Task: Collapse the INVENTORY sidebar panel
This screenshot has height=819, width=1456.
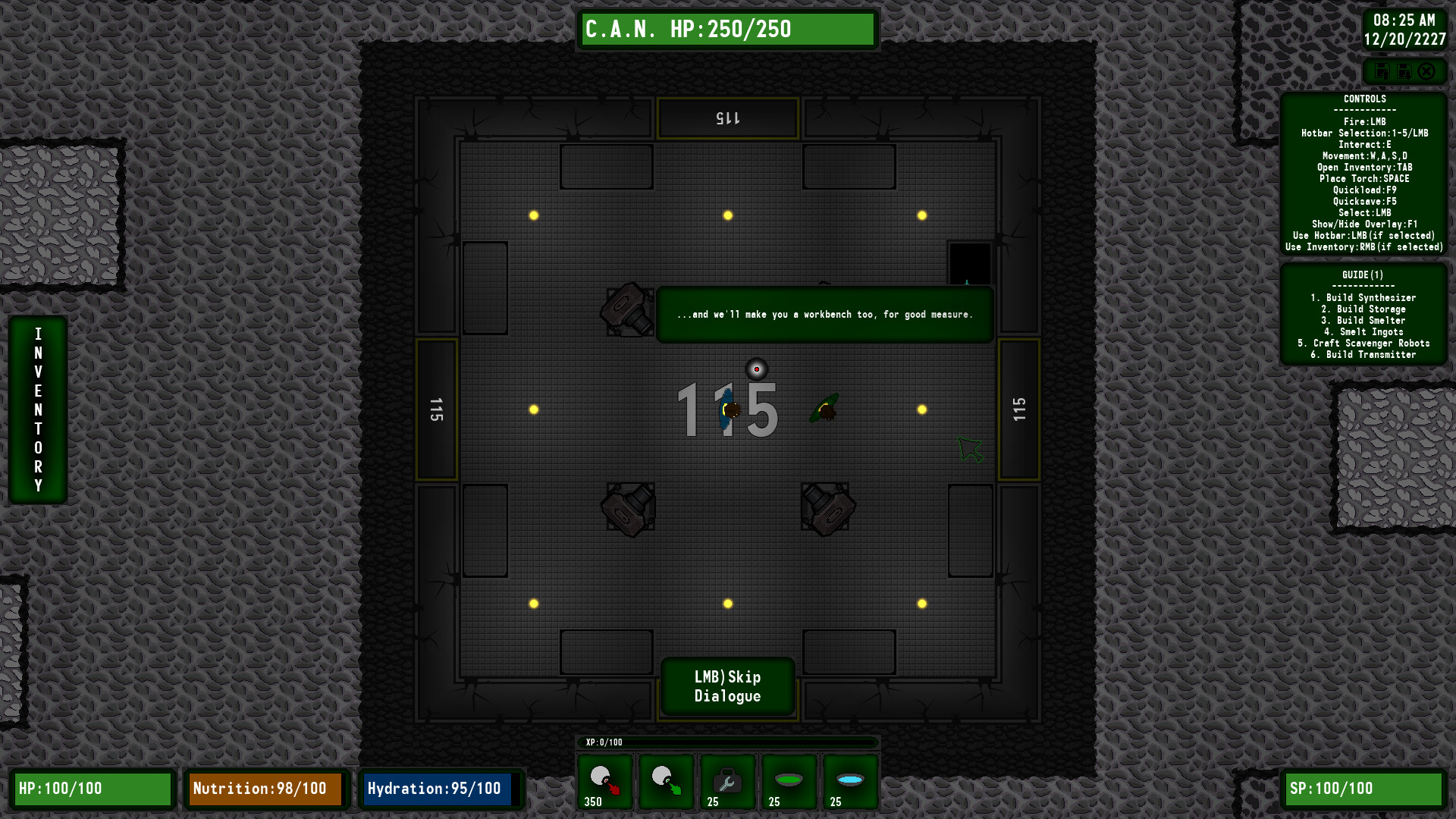Action: (x=37, y=409)
